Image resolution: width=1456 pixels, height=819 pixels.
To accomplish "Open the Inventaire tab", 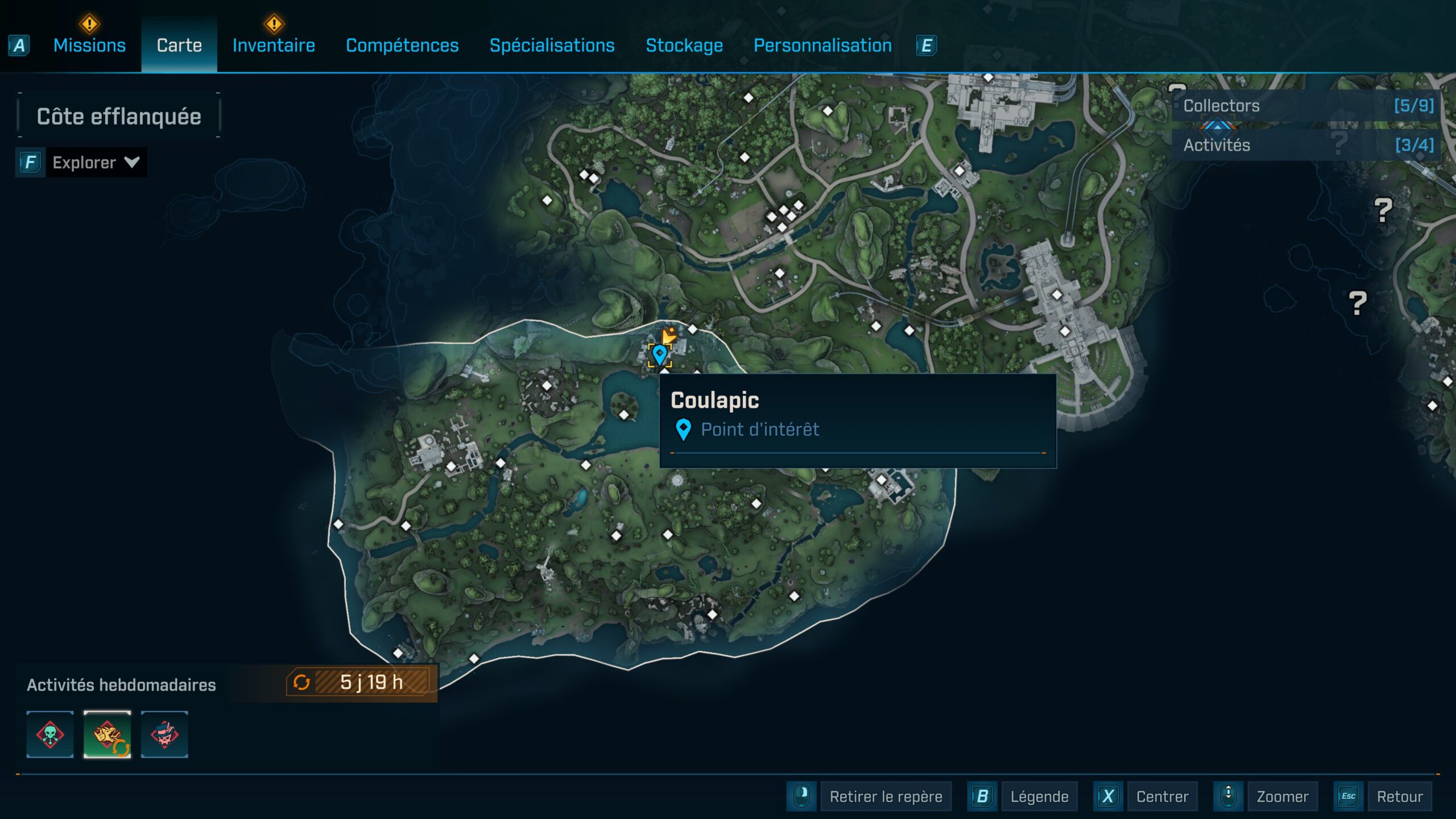I will coord(274,45).
